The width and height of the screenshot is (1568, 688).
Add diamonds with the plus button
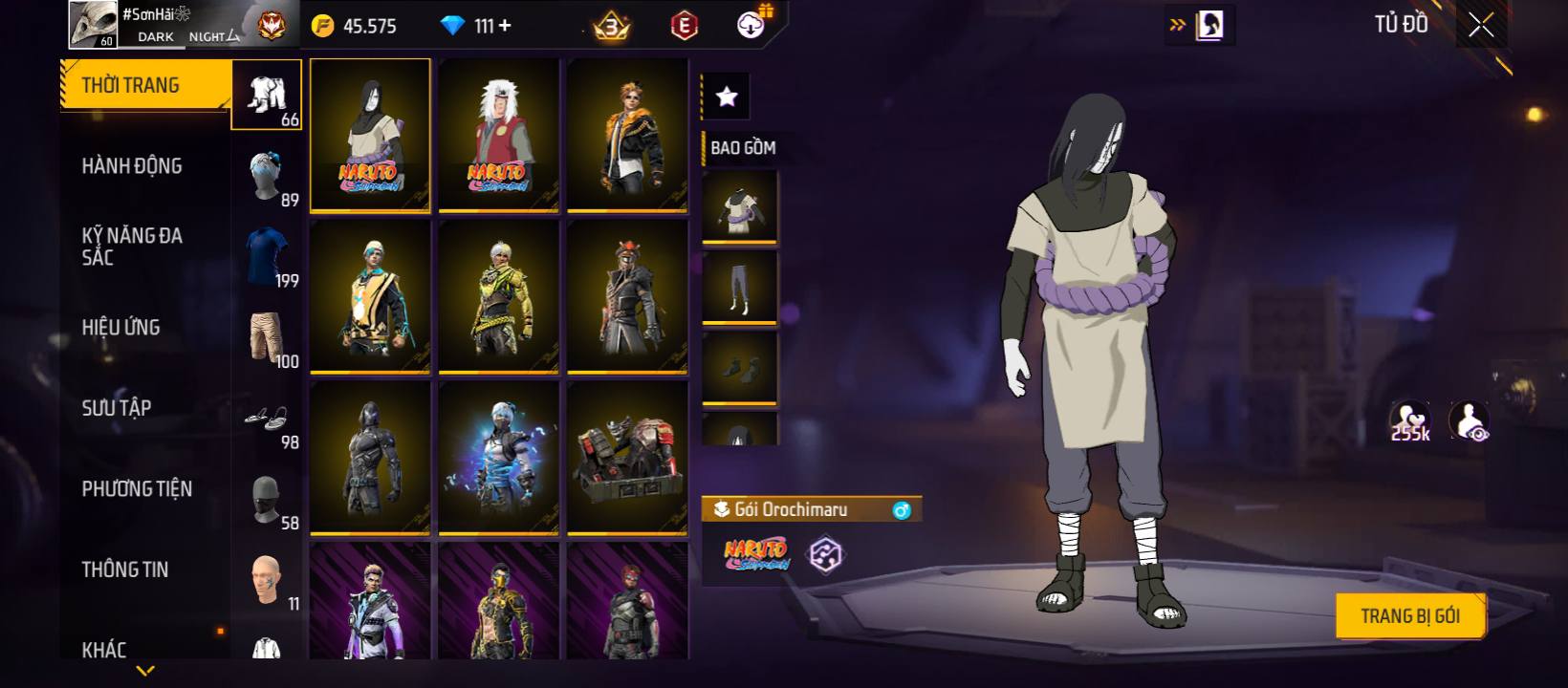pos(505,26)
